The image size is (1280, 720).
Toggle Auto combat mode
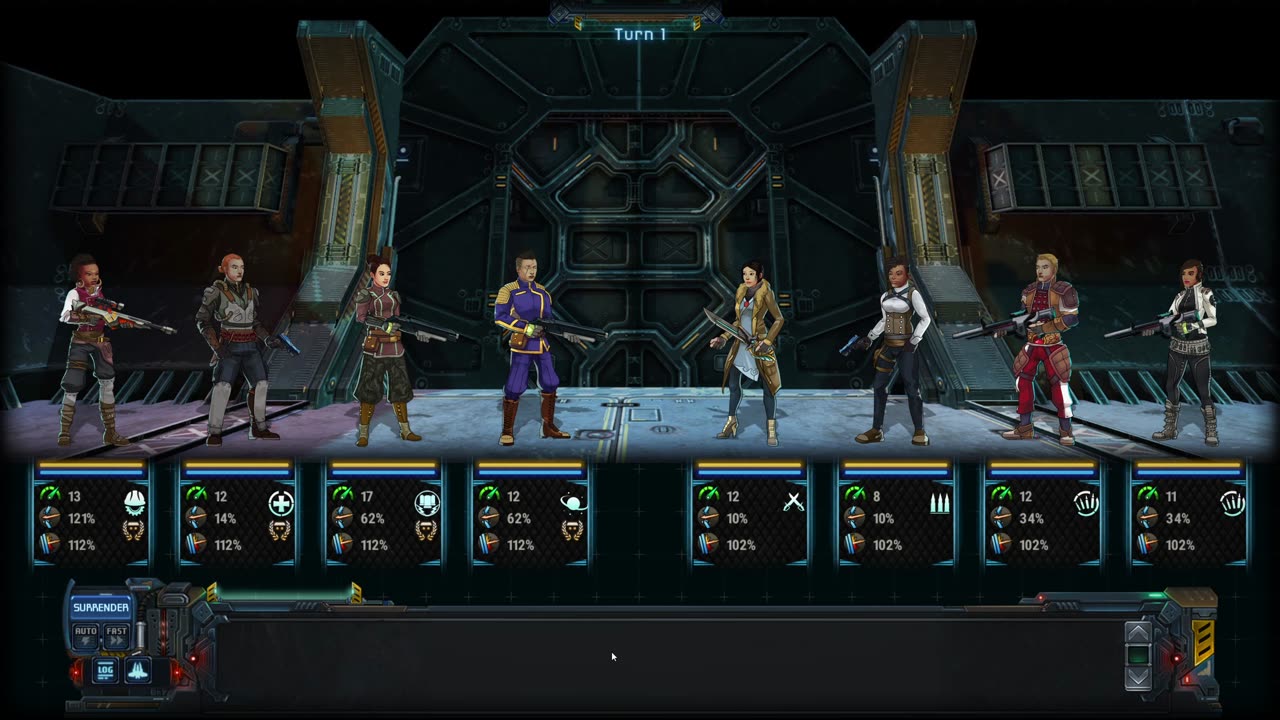tap(86, 635)
